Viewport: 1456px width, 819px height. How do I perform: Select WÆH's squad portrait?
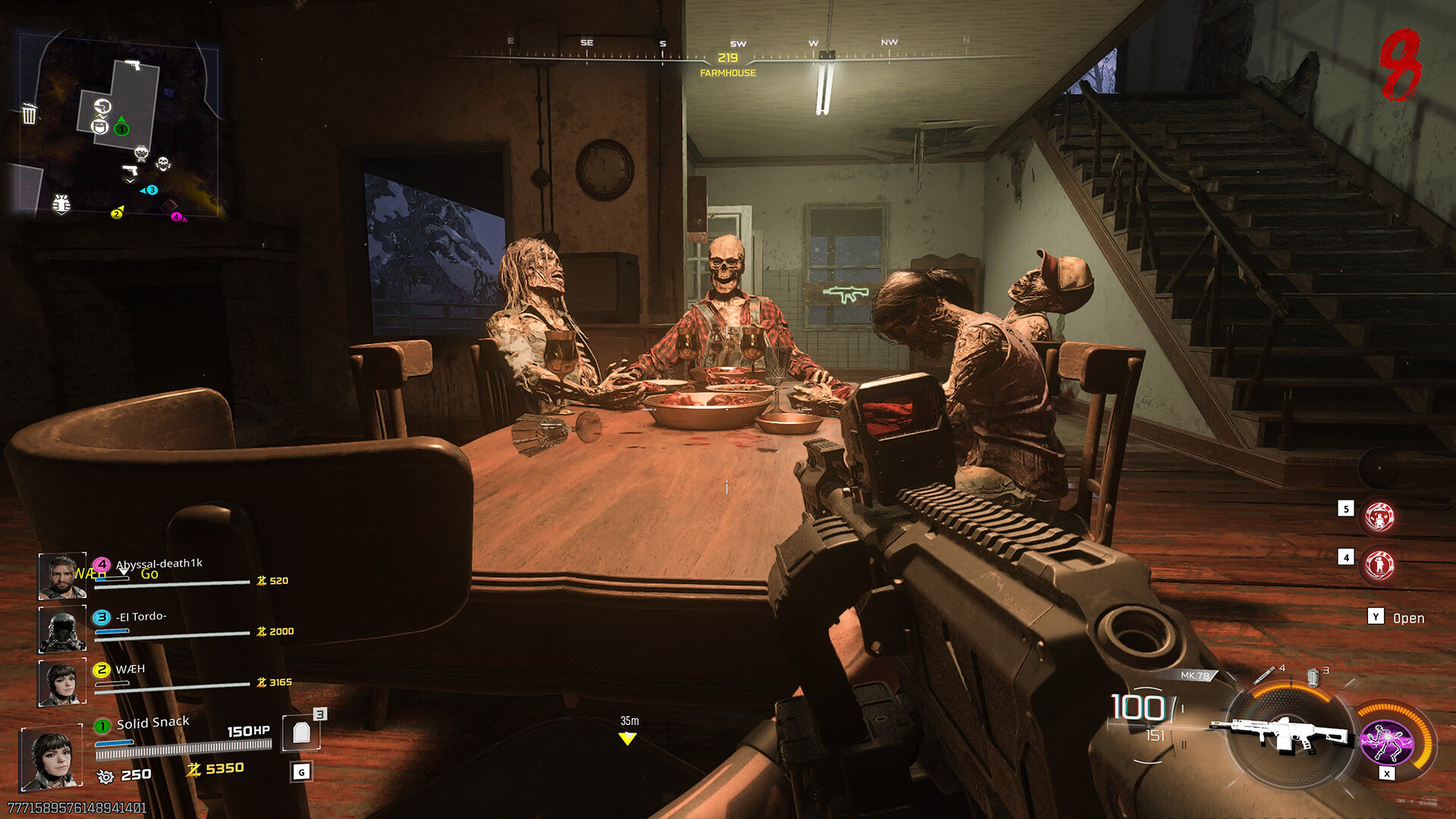pyautogui.click(x=61, y=682)
